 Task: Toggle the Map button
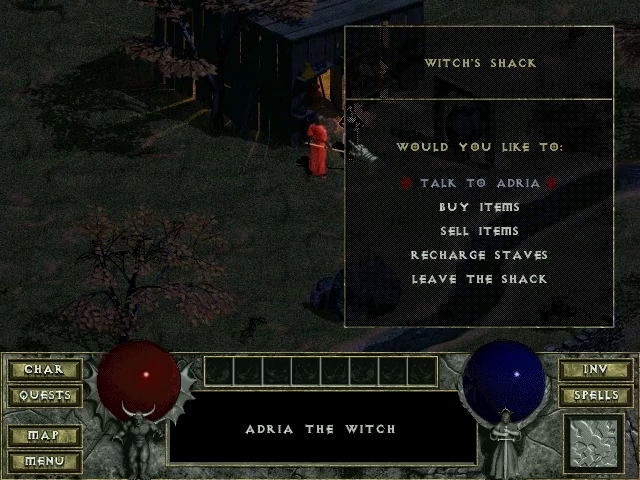(44, 436)
